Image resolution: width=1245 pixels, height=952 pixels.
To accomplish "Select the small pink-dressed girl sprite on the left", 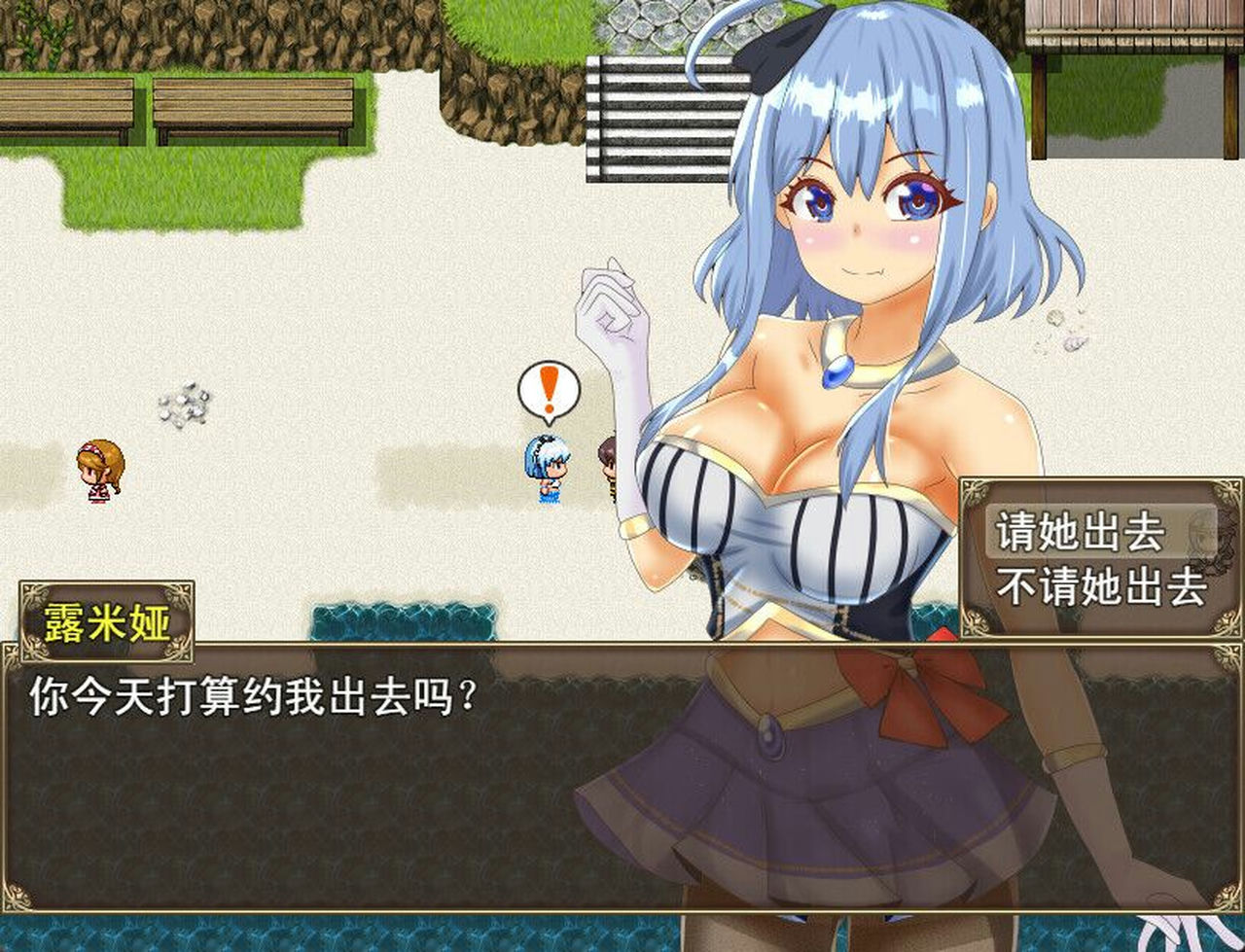I will tap(97, 472).
